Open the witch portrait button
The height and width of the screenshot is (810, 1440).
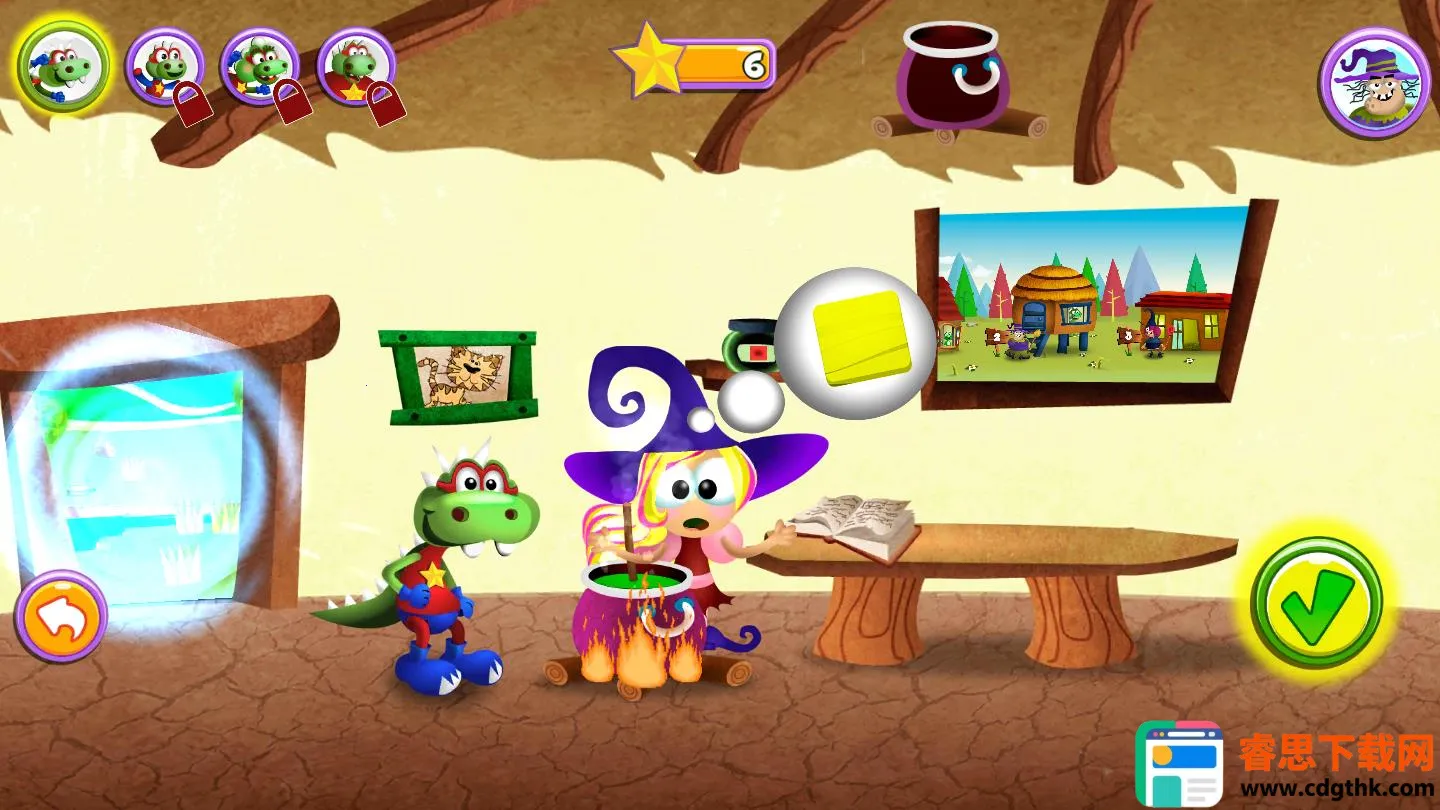tap(1373, 82)
